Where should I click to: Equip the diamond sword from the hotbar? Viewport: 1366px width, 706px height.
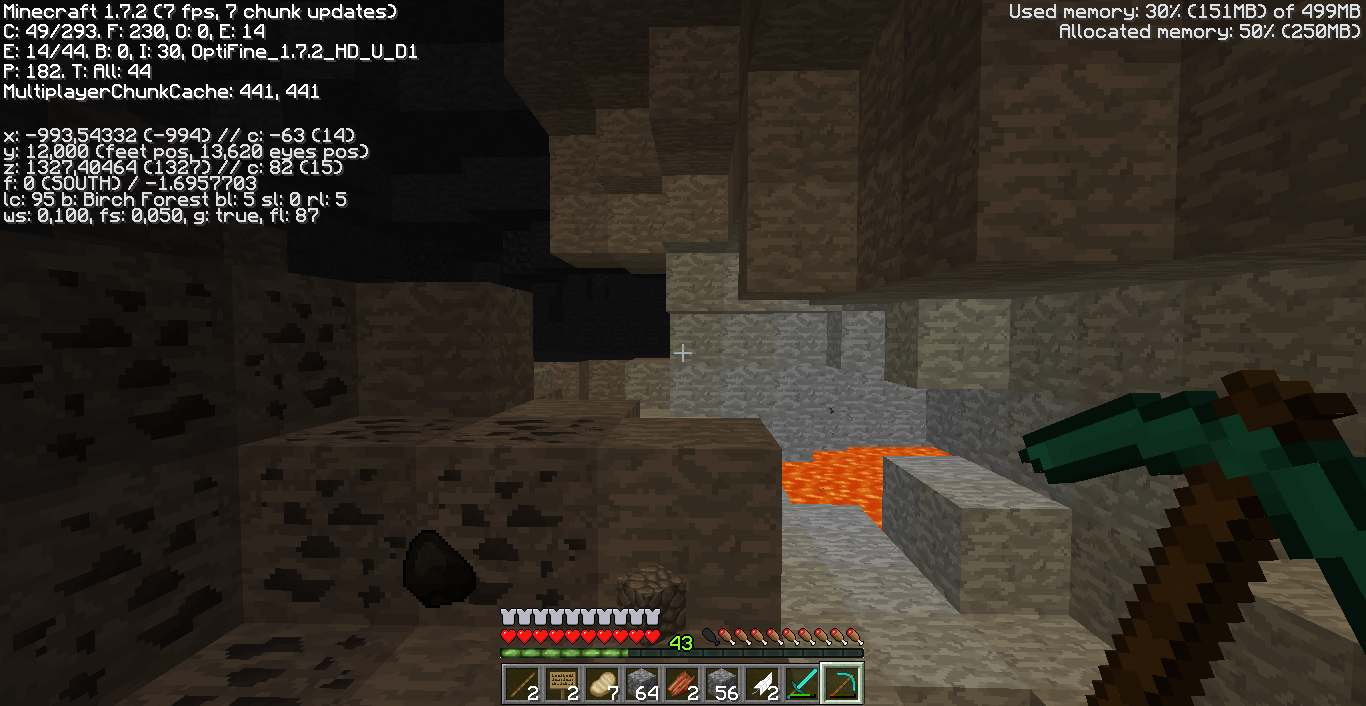(x=802, y=683)
